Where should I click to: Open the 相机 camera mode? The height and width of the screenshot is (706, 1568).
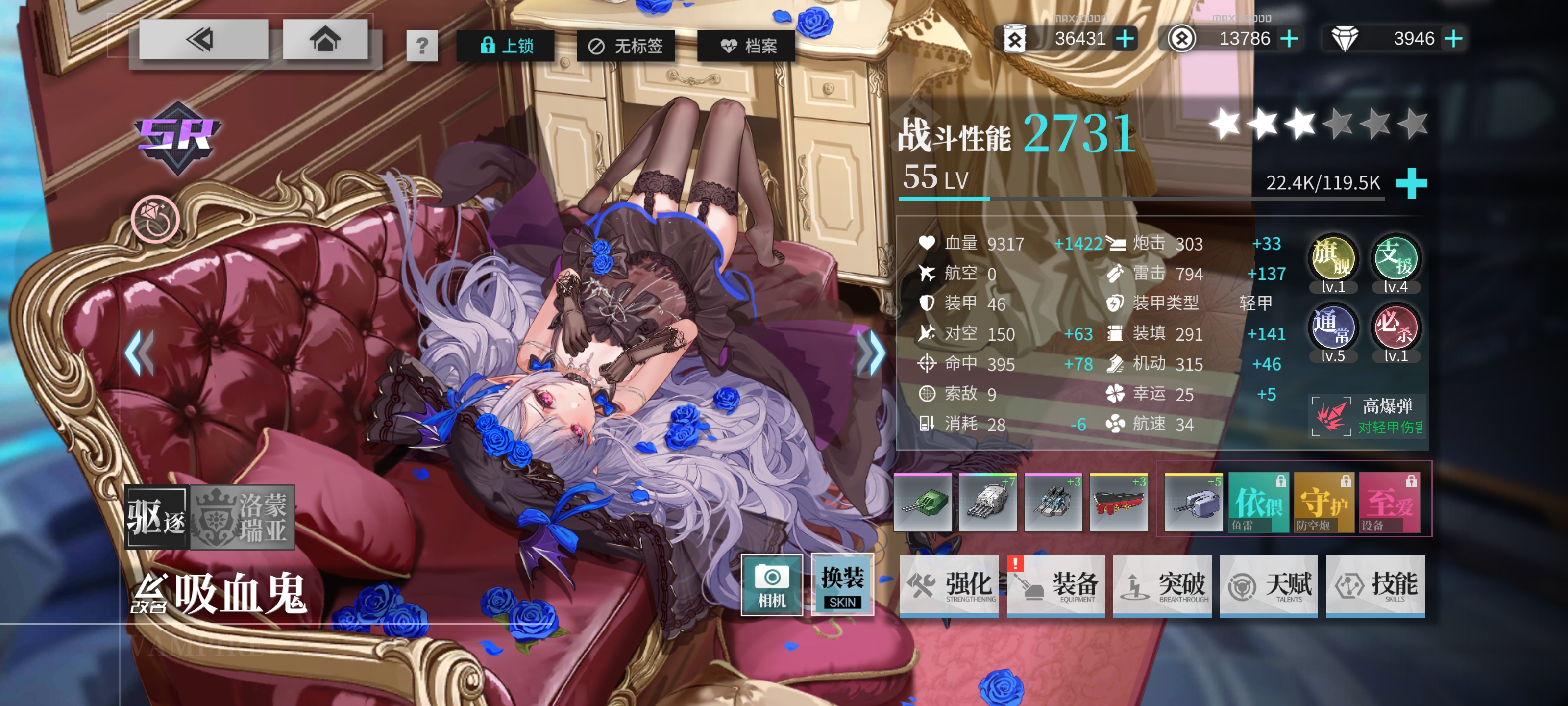click(x=771, y=585)
